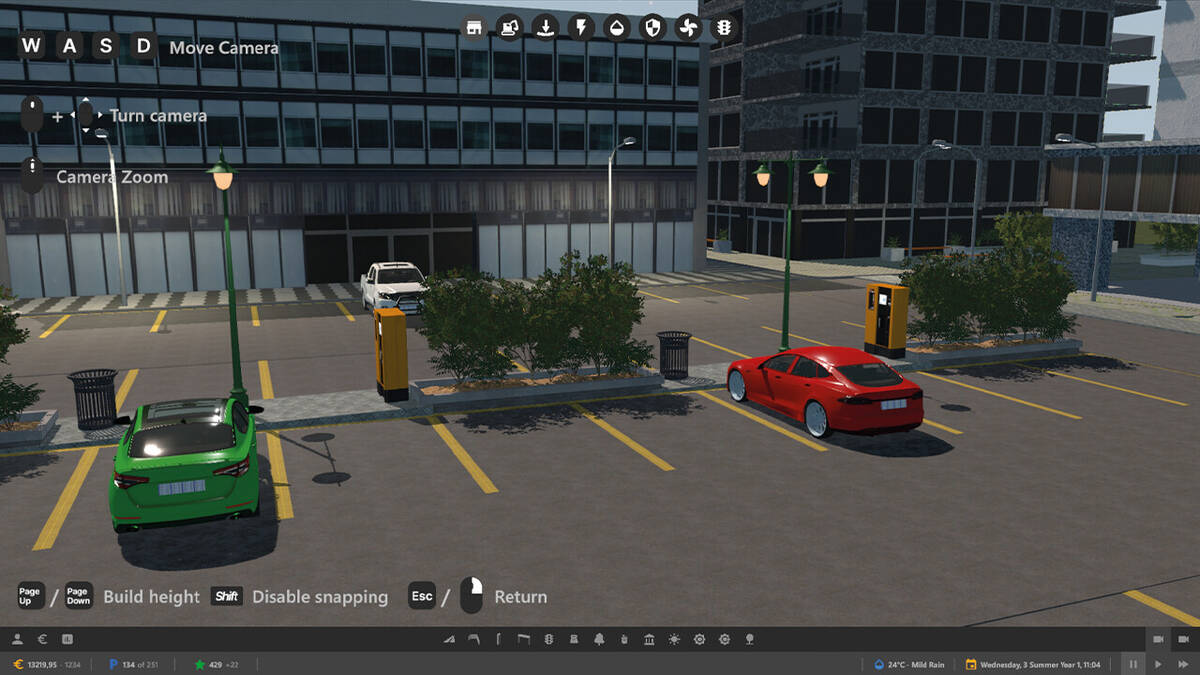Set game speed to normal play
The image size is (1200, 675).
pyautogui.click(x=1158, y=664)
